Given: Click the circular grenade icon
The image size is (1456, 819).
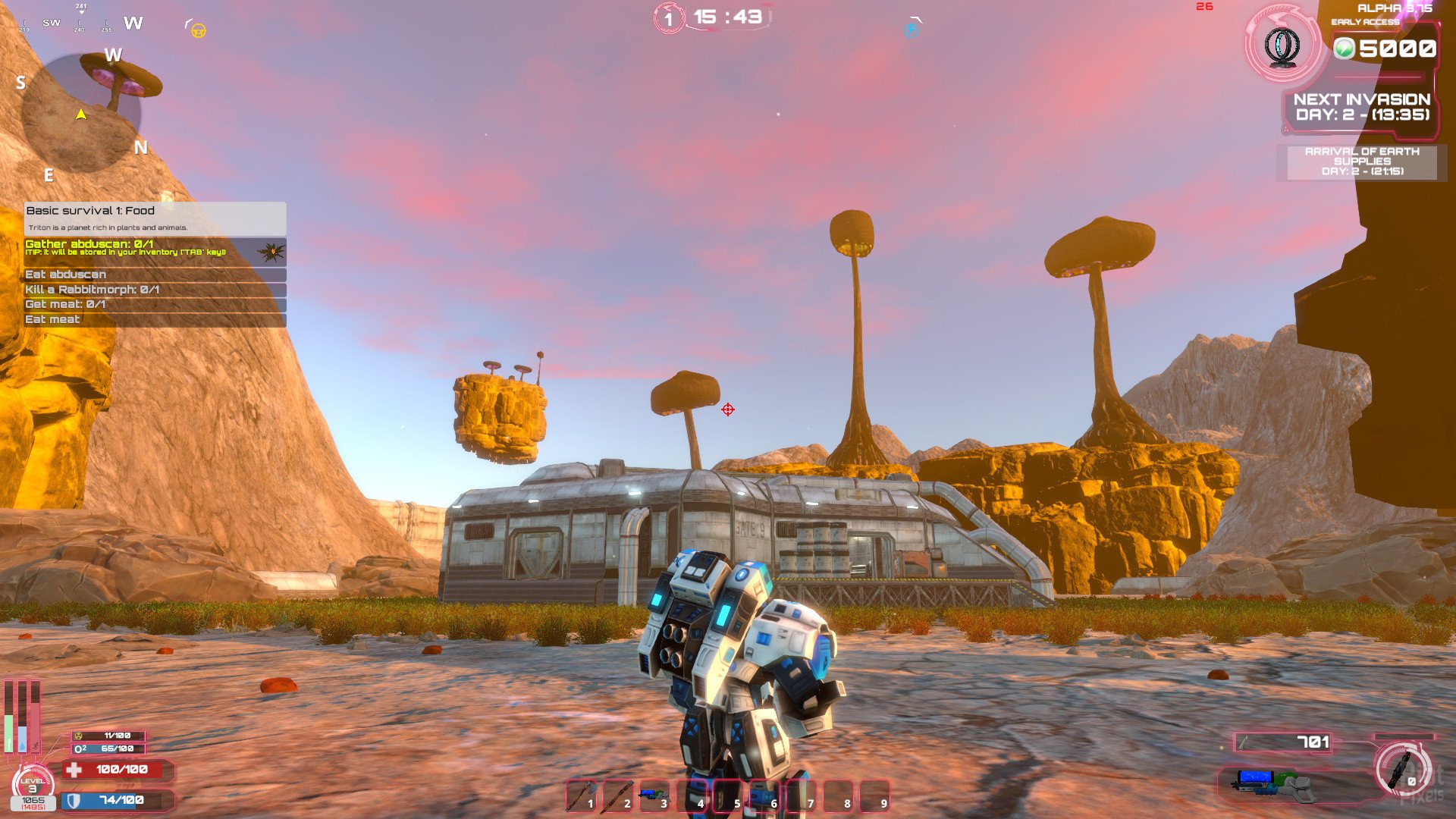Looking at the screenshot, I should tap(1403, 768).
